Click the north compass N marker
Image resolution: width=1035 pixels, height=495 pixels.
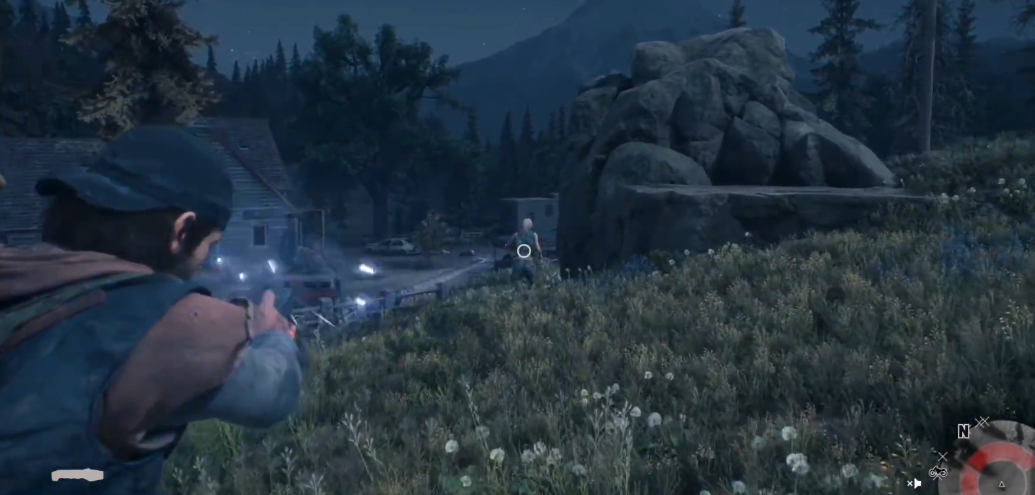pos(963,431)
